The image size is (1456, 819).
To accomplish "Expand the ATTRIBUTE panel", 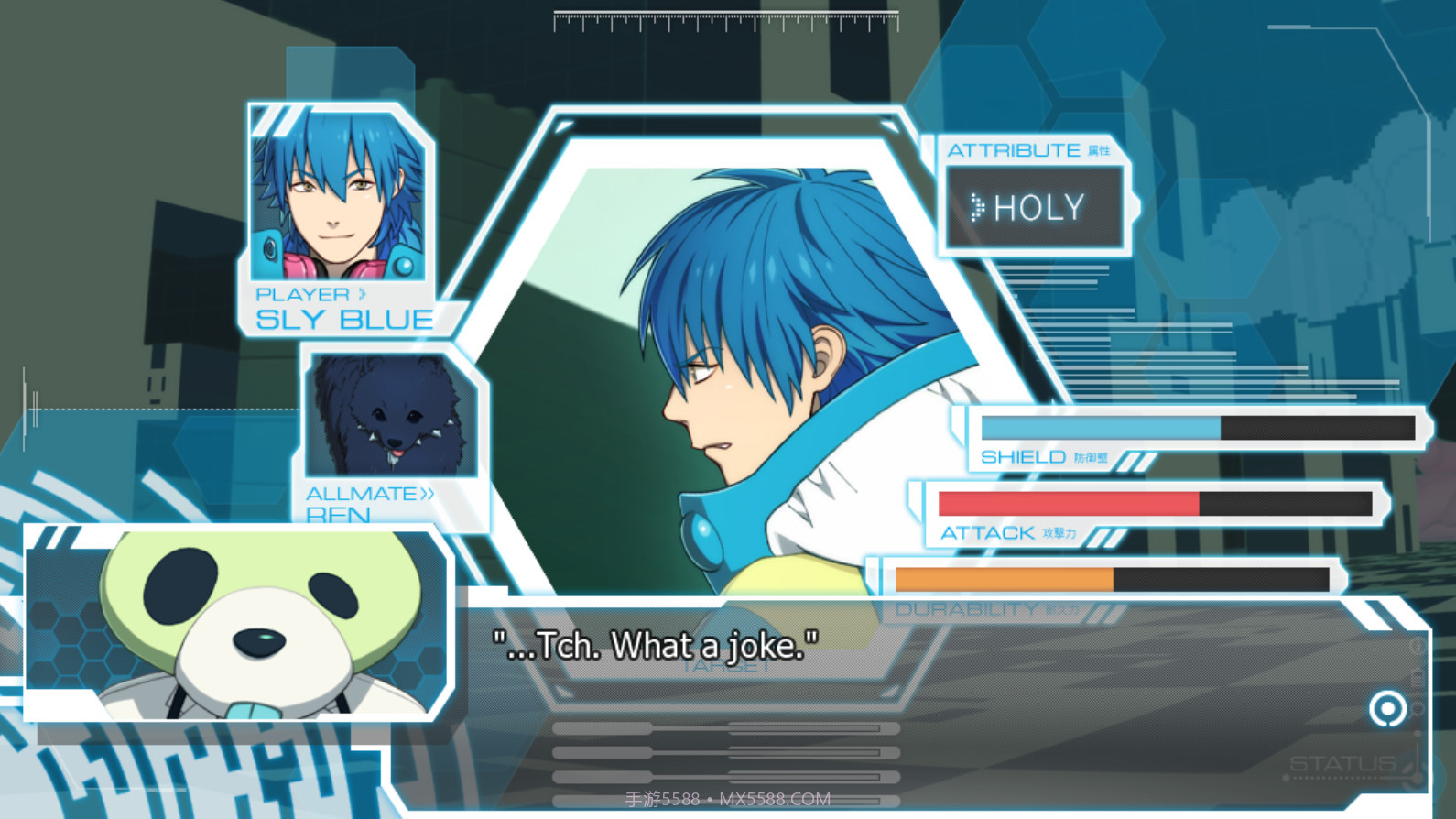I will (1013, 150).
